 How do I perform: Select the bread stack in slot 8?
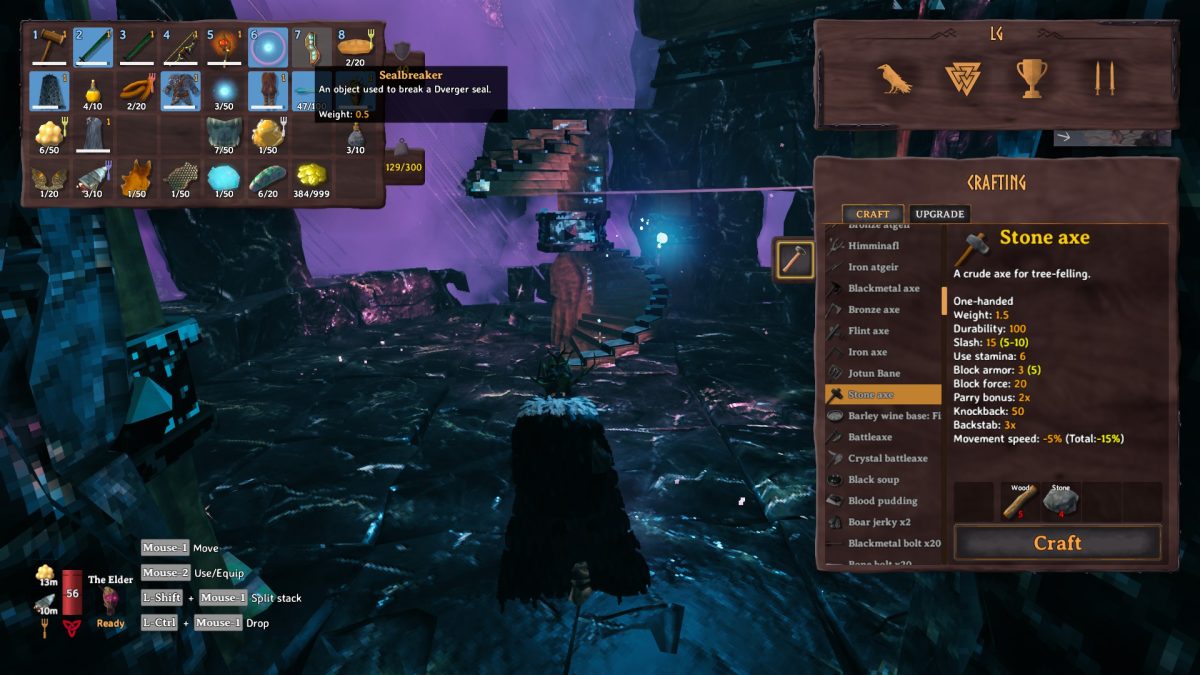tap(353, 47)
